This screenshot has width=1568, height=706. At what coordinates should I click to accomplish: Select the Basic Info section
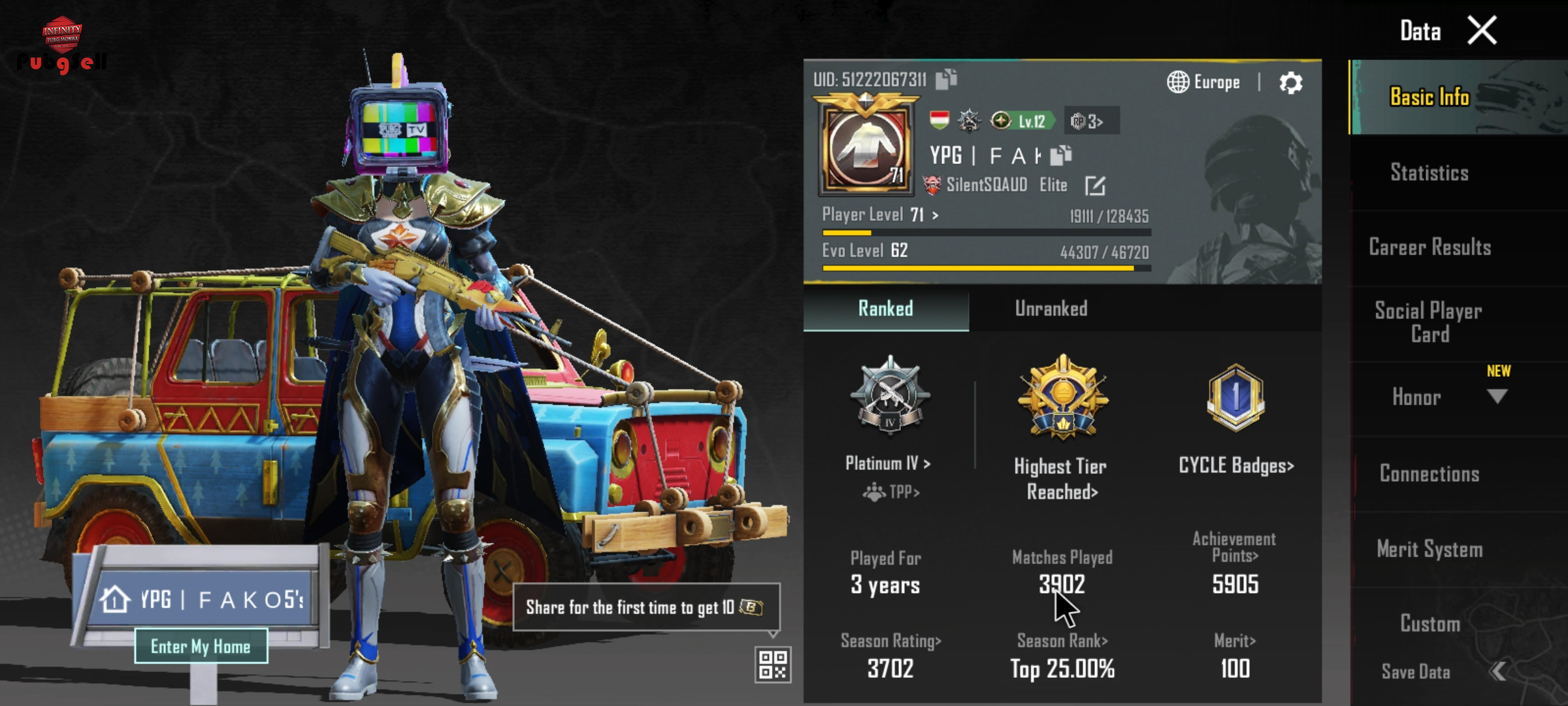[x=1429, y=97]
